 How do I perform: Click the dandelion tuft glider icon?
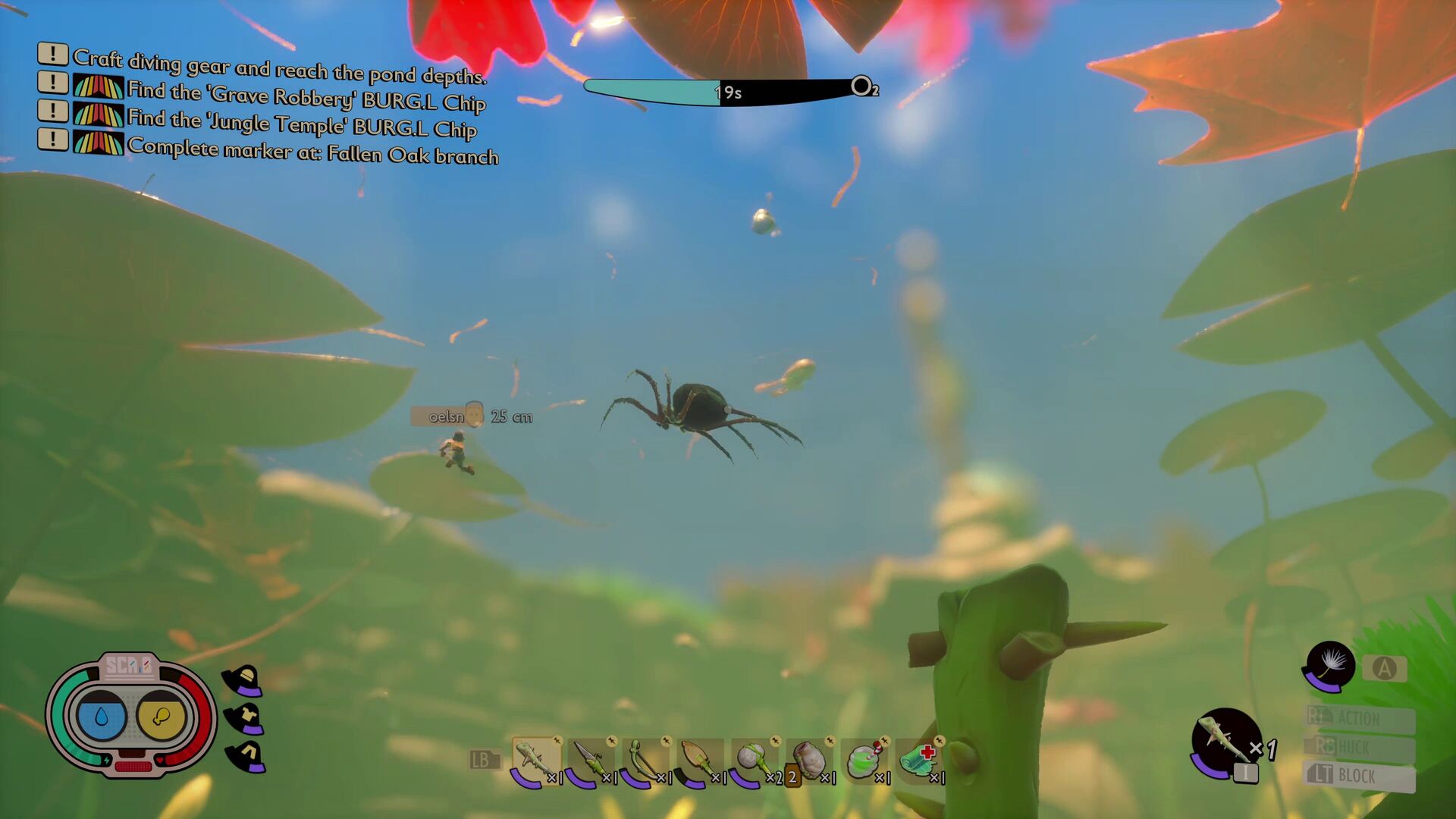(1329, 666)
